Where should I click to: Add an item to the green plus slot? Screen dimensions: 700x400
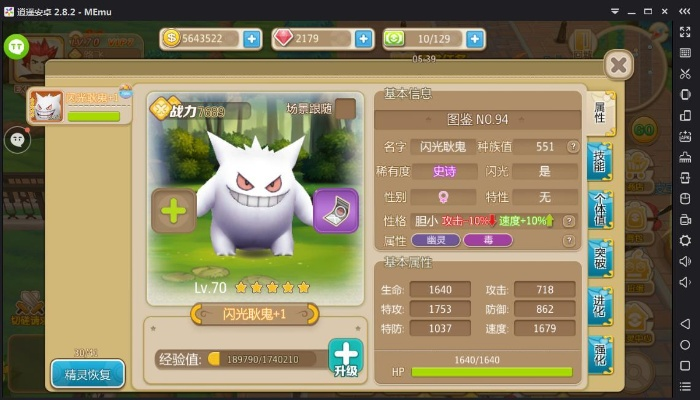pos(173,211)
